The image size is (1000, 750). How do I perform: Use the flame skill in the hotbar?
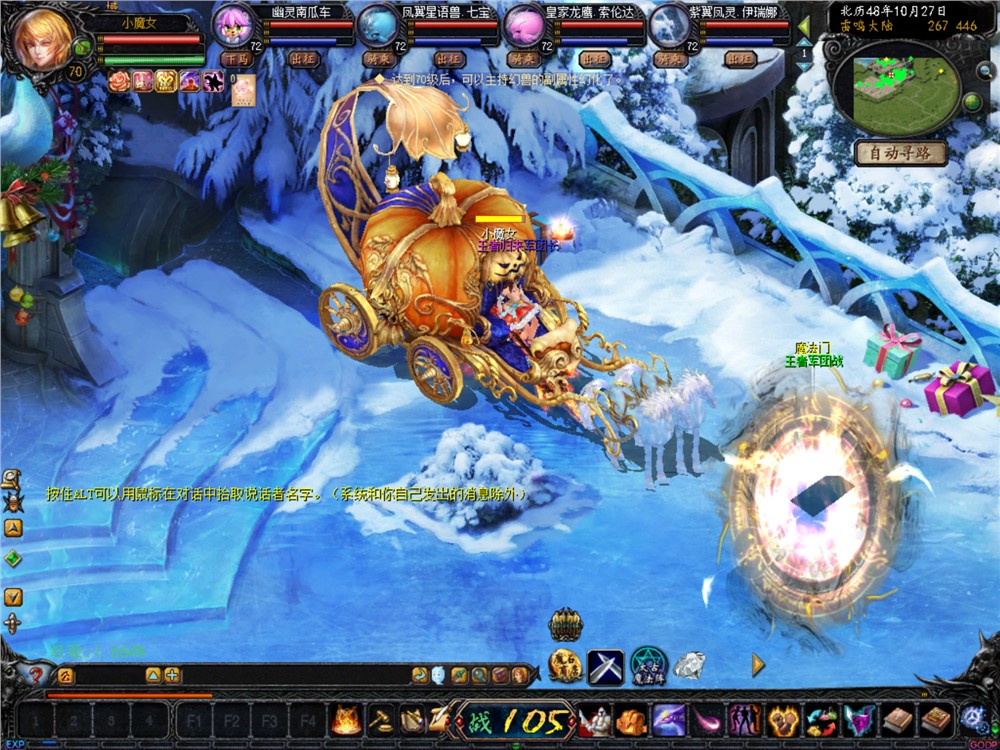pos(347,719)
